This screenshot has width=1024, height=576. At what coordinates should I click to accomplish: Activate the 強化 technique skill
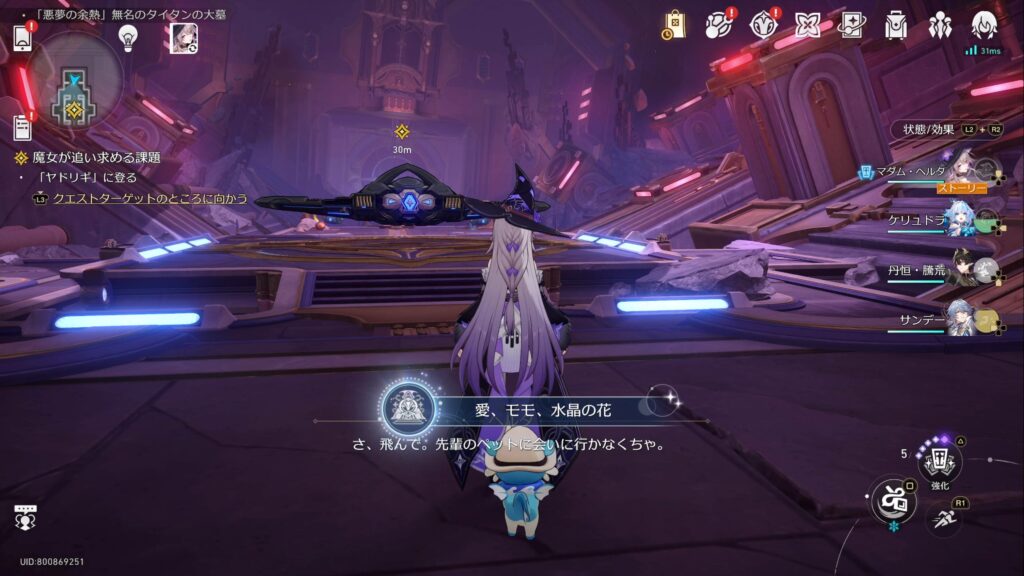click(x=939, y=461)
